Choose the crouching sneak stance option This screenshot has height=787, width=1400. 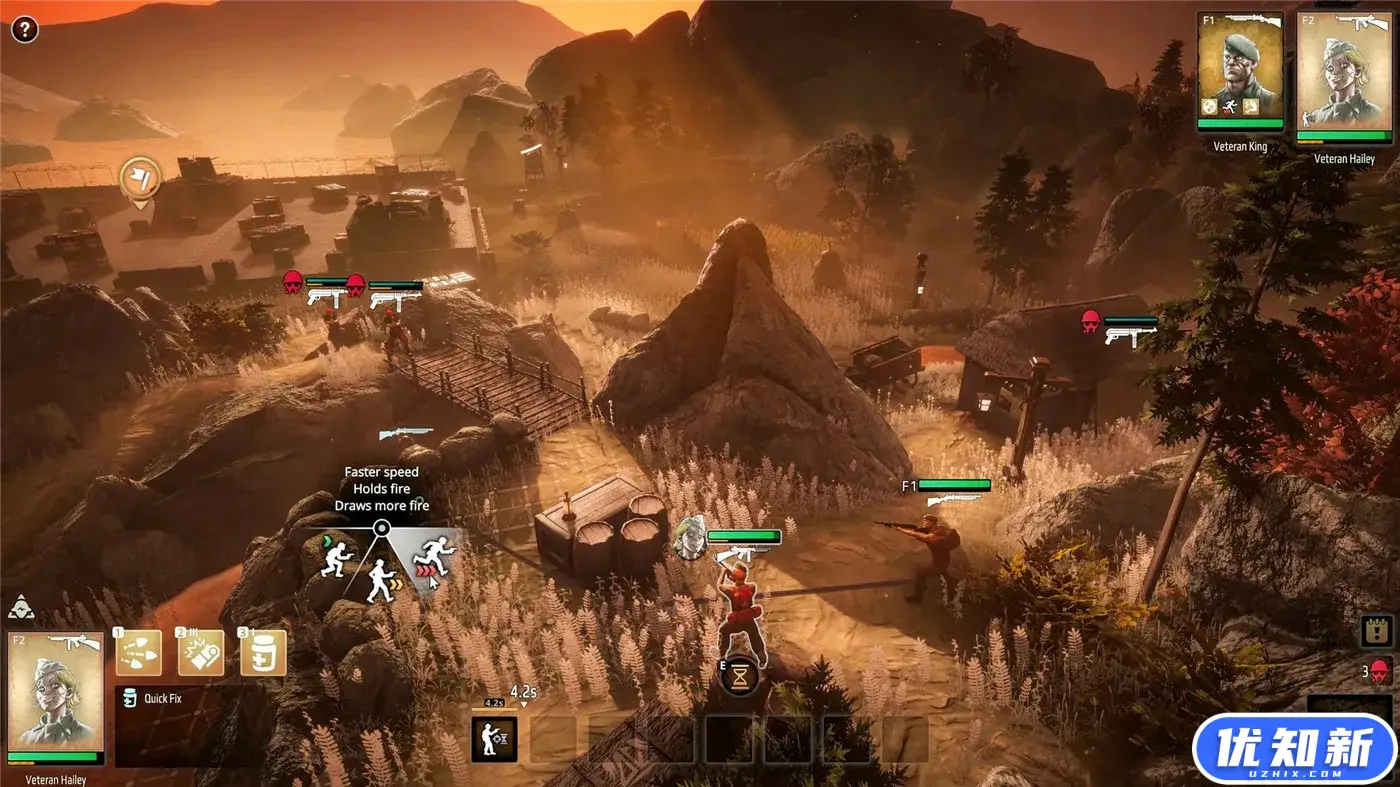click(337, 558)
